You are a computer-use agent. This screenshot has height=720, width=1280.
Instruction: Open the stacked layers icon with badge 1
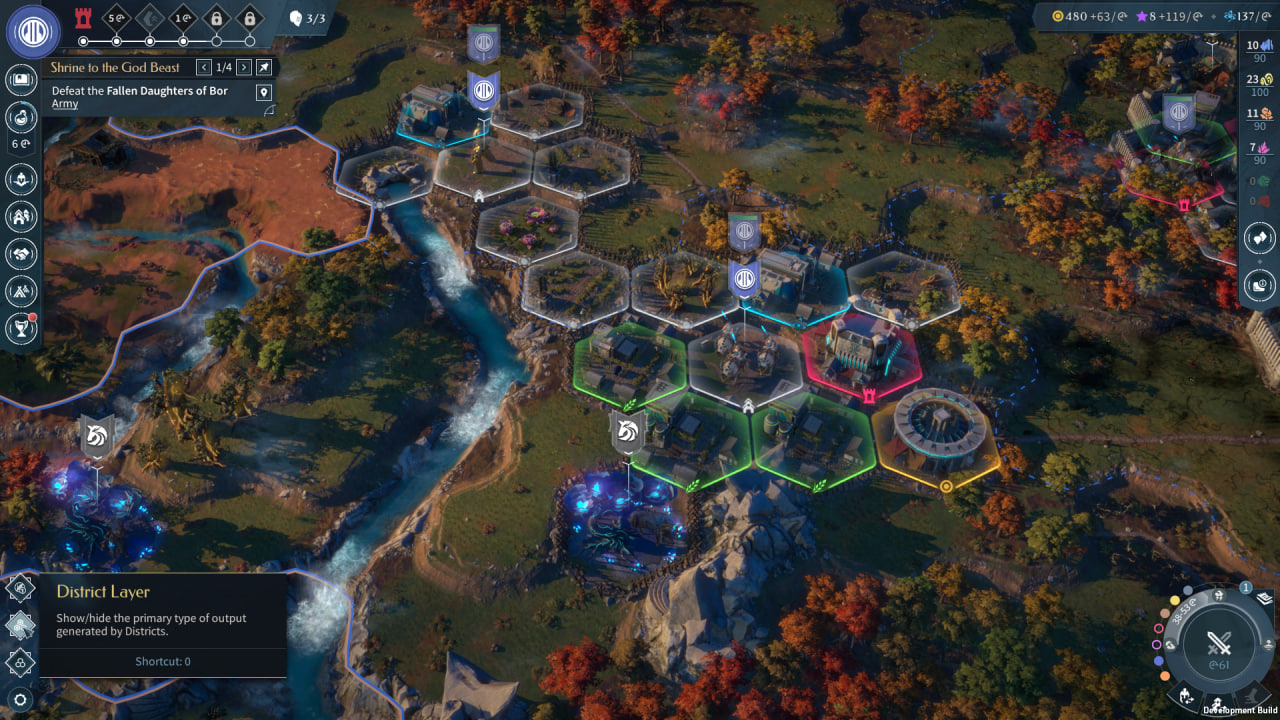[x=1263, y=599]
